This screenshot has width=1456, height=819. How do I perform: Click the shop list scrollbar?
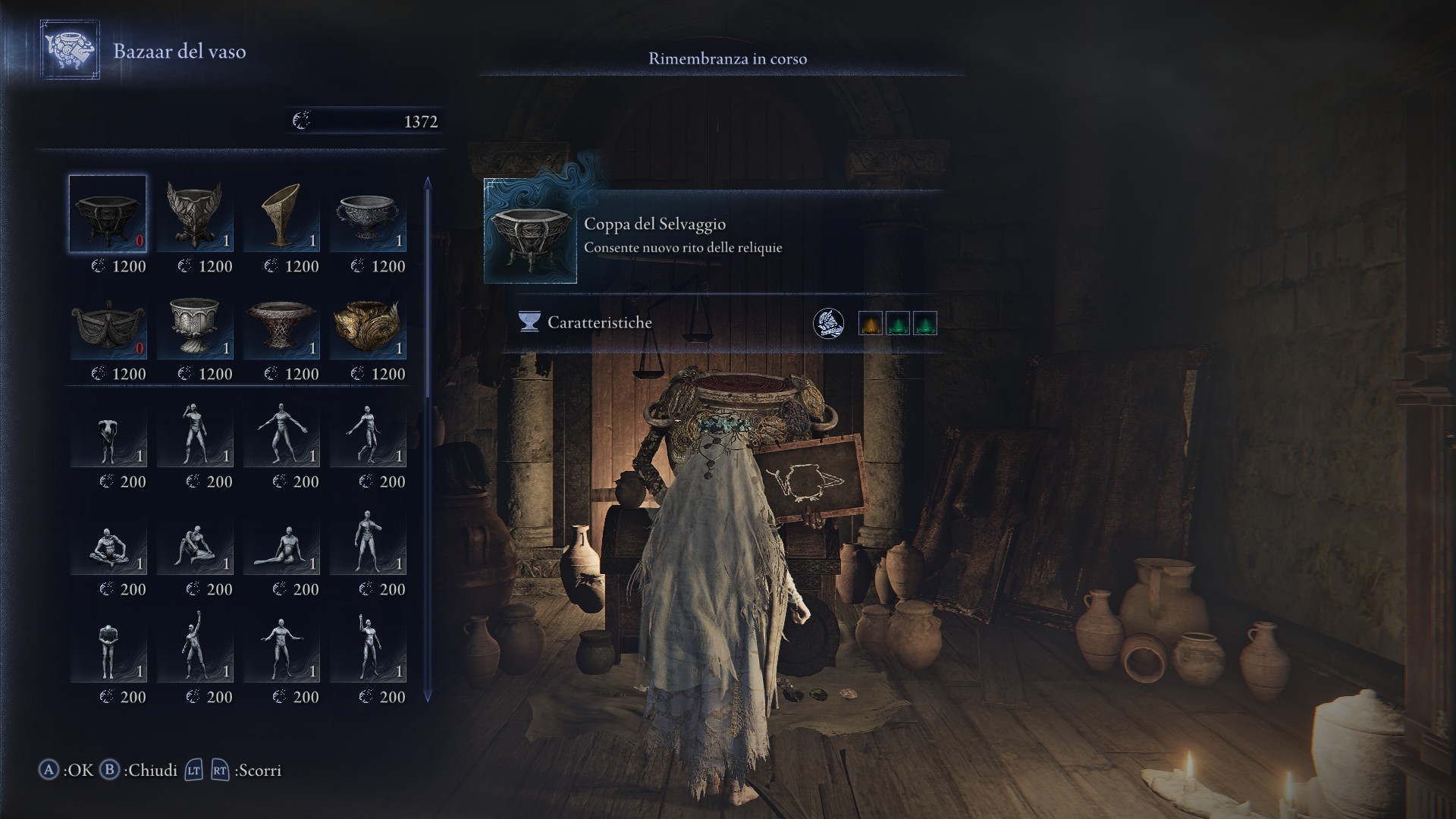click(428, 440)
